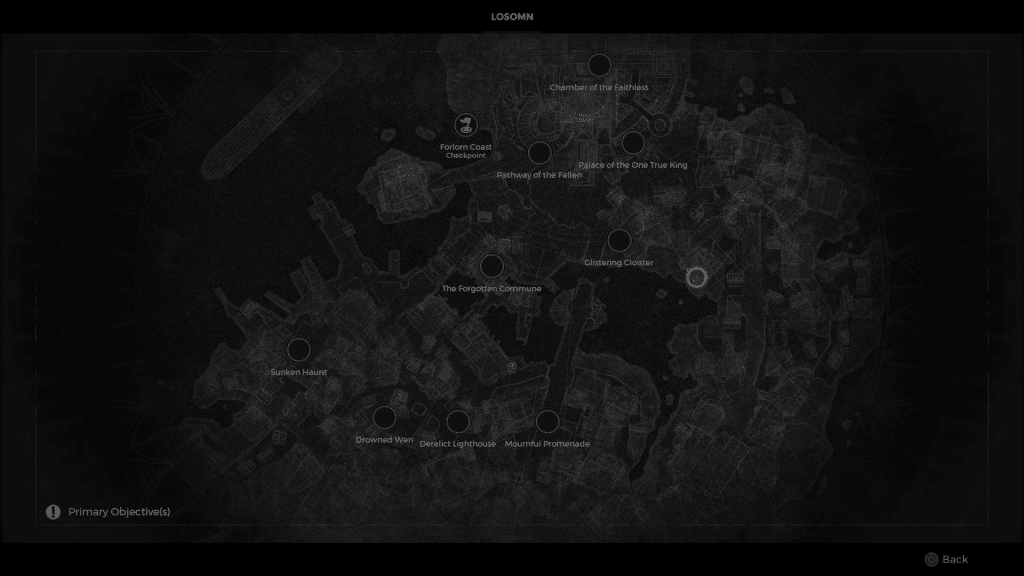Click the glowing ring location marker
1024x576 pixels.
(x=697, y=277)
